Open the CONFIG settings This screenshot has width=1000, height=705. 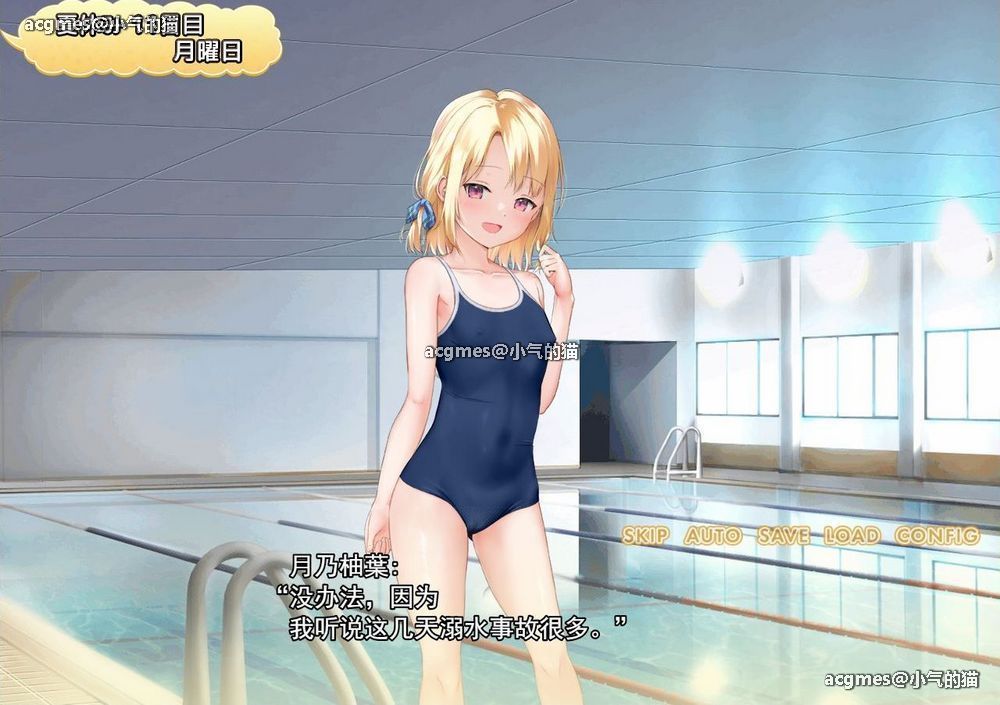(936, 536)
